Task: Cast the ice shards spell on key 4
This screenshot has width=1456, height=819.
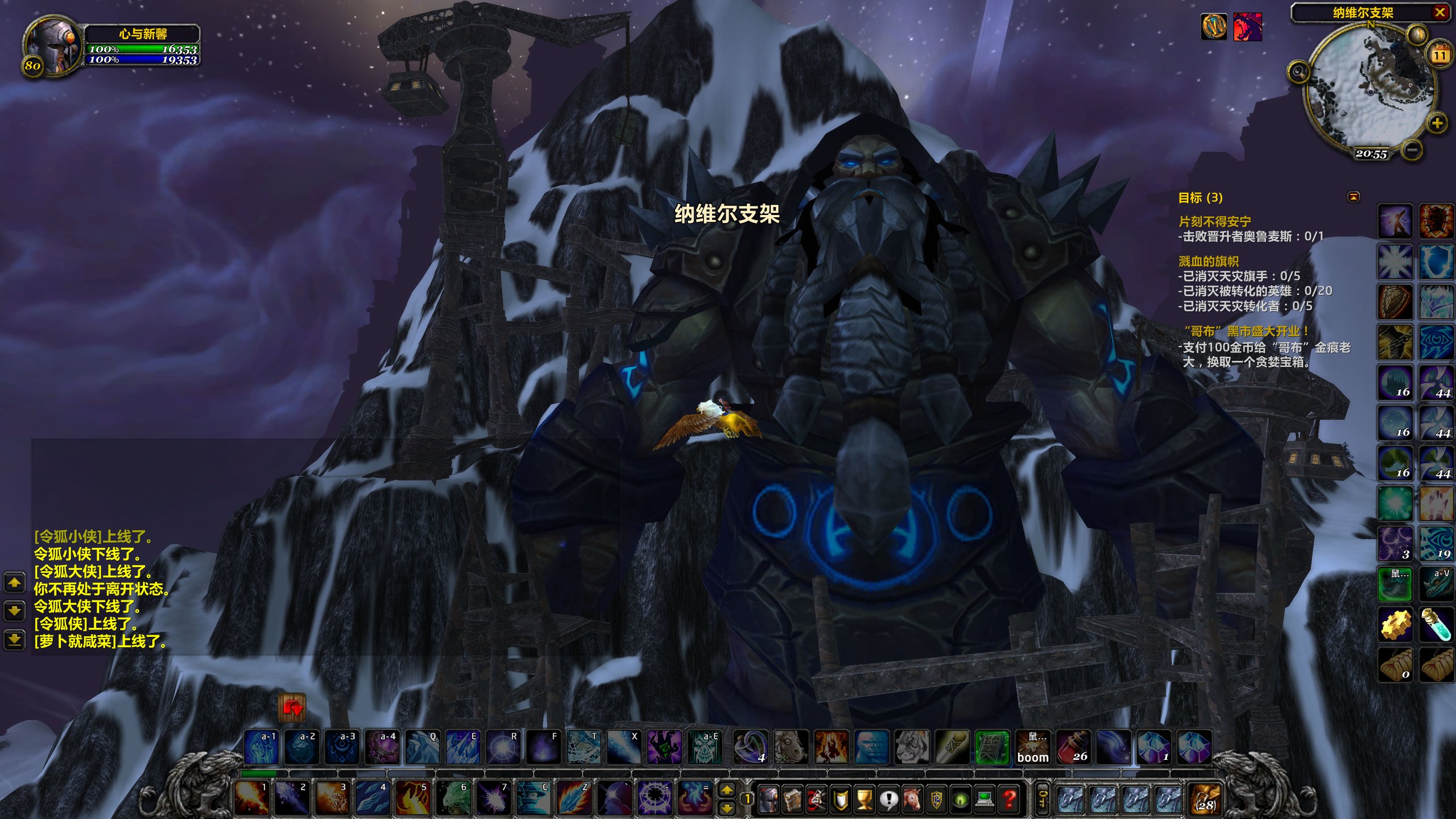Action: tap(372, 797)
